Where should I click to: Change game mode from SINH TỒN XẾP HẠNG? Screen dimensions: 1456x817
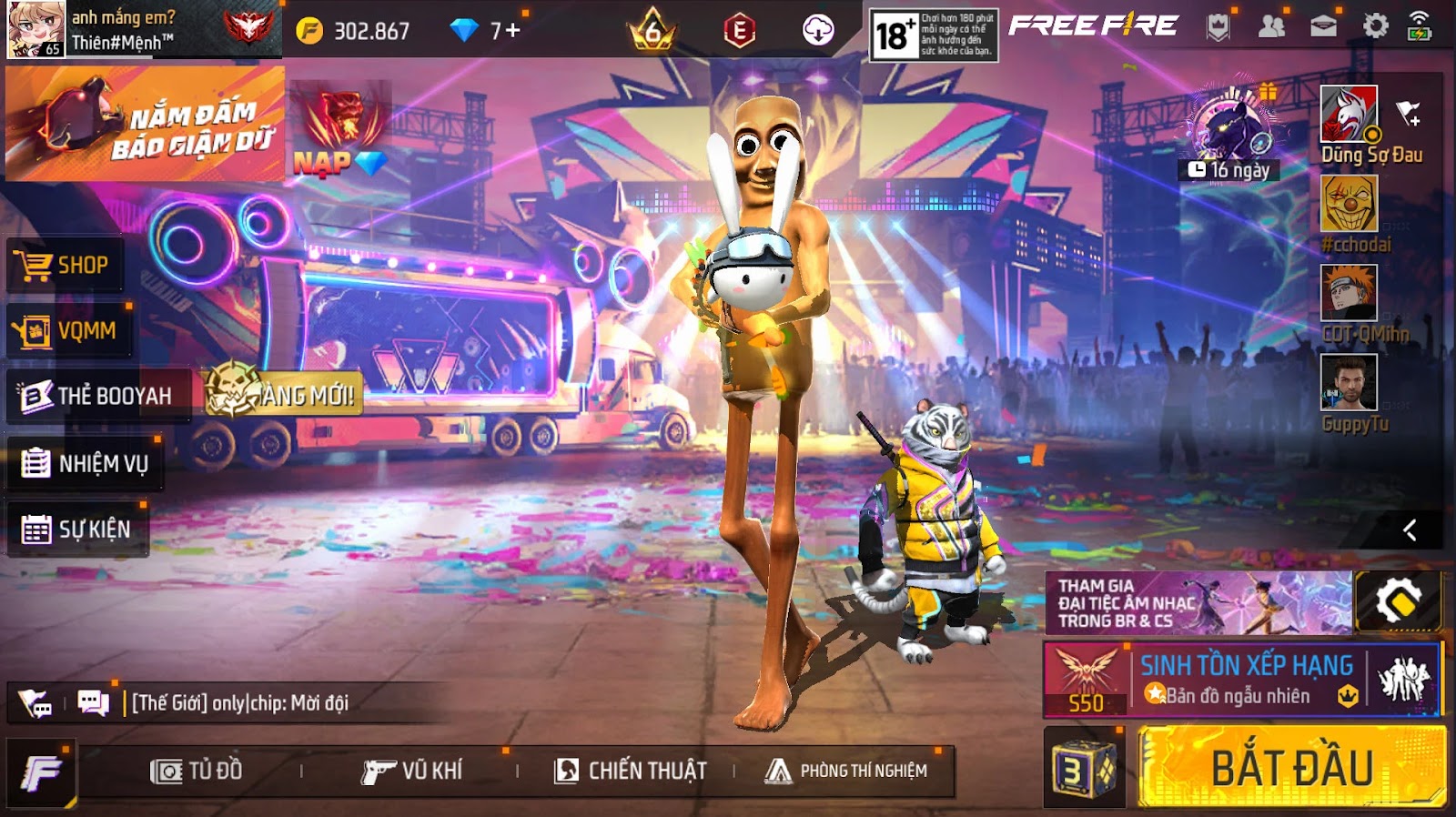pyautogui.click(x=1242, y=680)
